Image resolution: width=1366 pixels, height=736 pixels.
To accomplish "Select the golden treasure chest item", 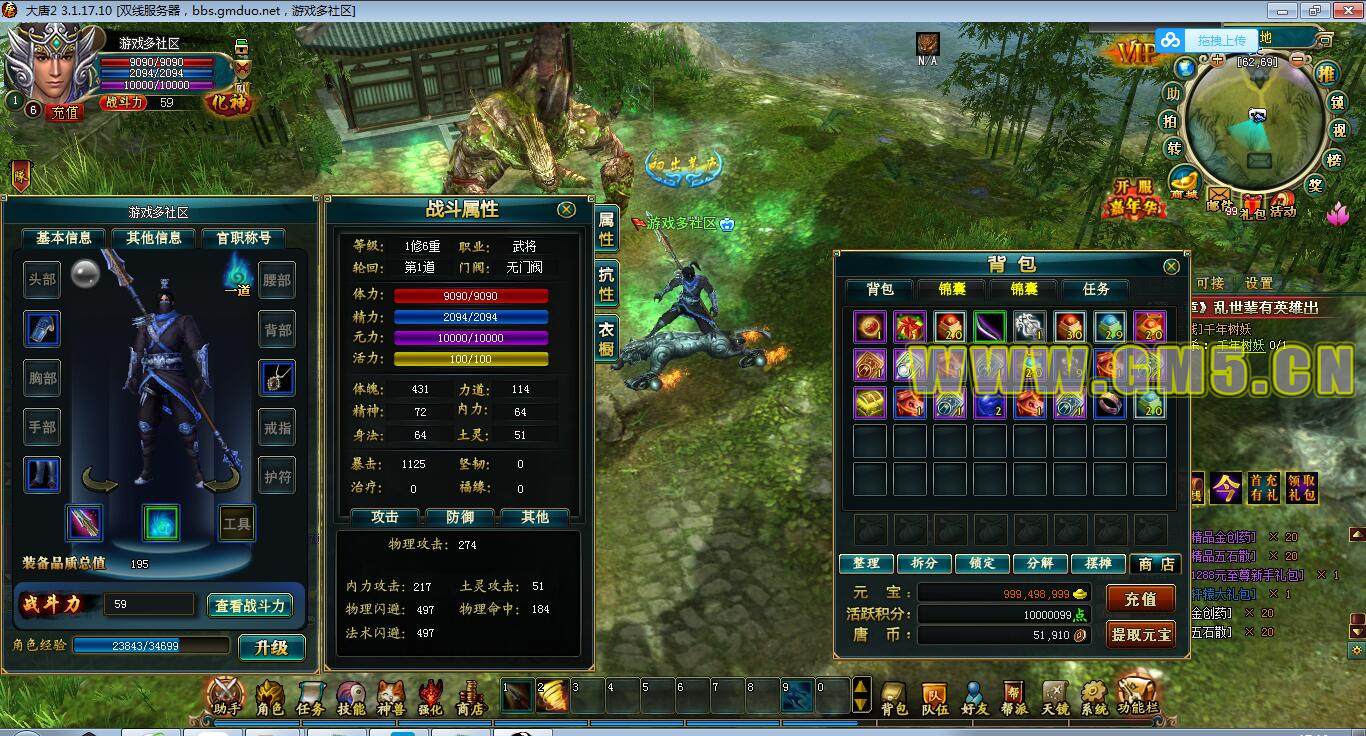I will [x=870, y=402].
